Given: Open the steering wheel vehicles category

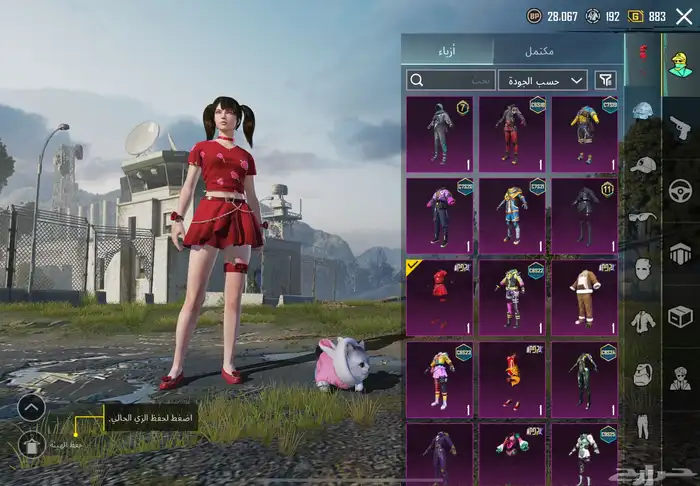Looking at the screenshot, I should click(x=681, y=190).
